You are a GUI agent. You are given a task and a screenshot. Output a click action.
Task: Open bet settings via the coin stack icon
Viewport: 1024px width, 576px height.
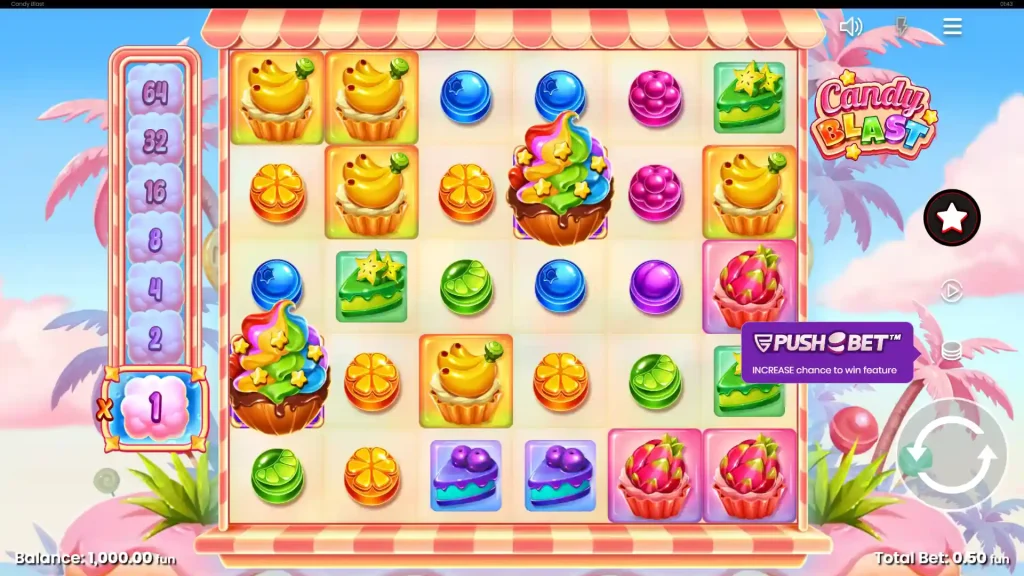(952, 351)
